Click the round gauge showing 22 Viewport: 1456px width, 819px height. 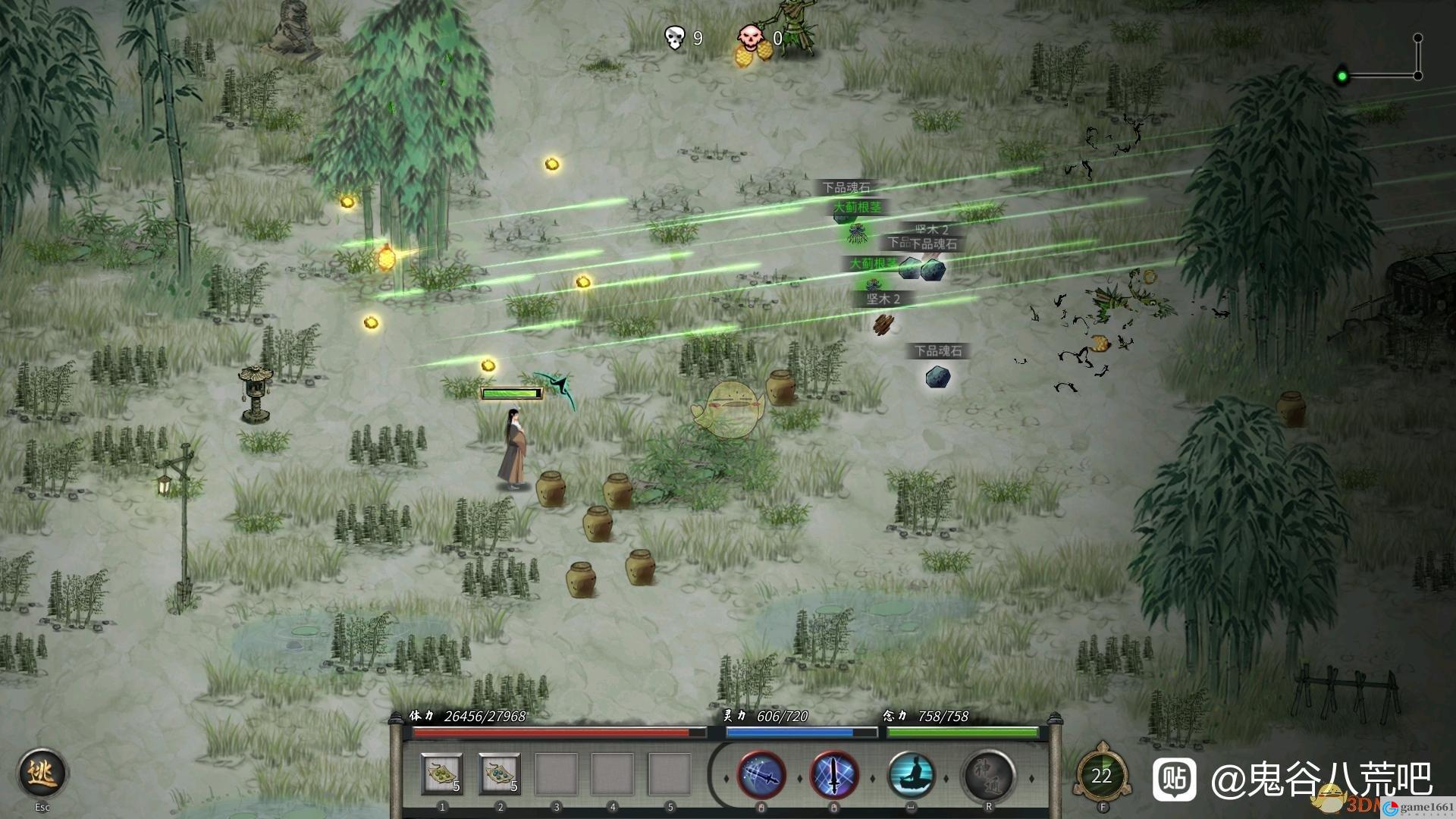click(1101, 775)
